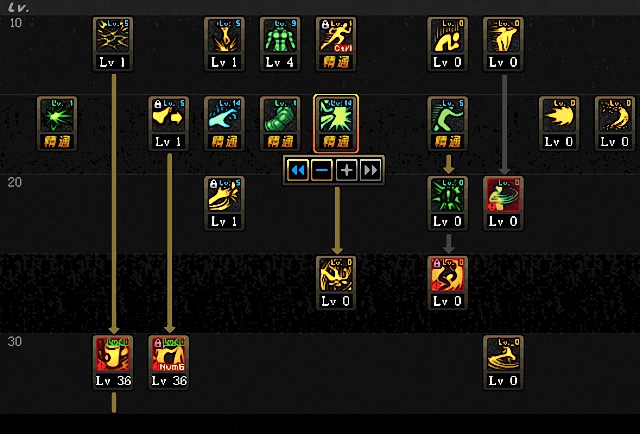Pick the yellow fist arrow skill Lv 1
Image resolution: width=640 pixels, height=434 pixels.
(x=169, y=116)
